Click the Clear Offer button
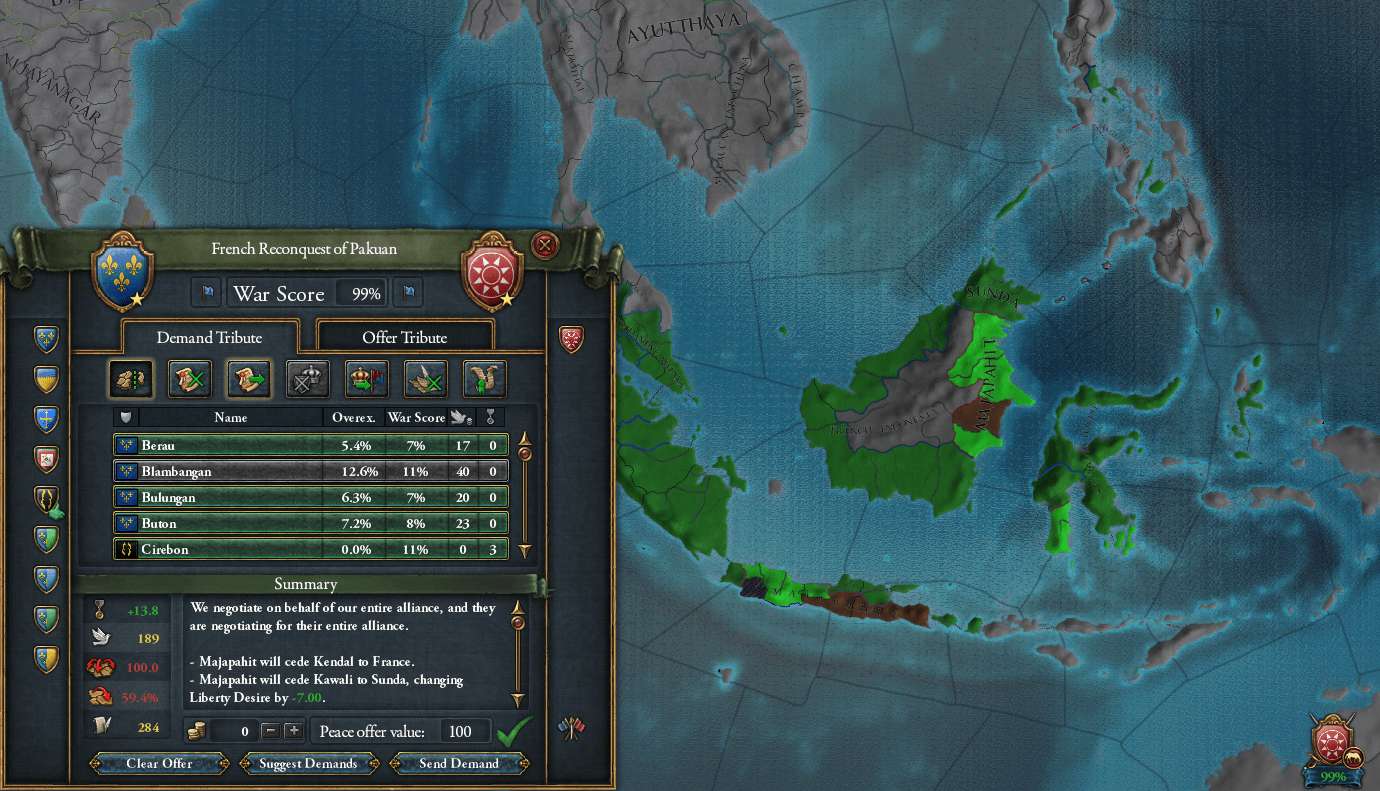Screen dimensions: 1380x791 click(x=160, y=763)
